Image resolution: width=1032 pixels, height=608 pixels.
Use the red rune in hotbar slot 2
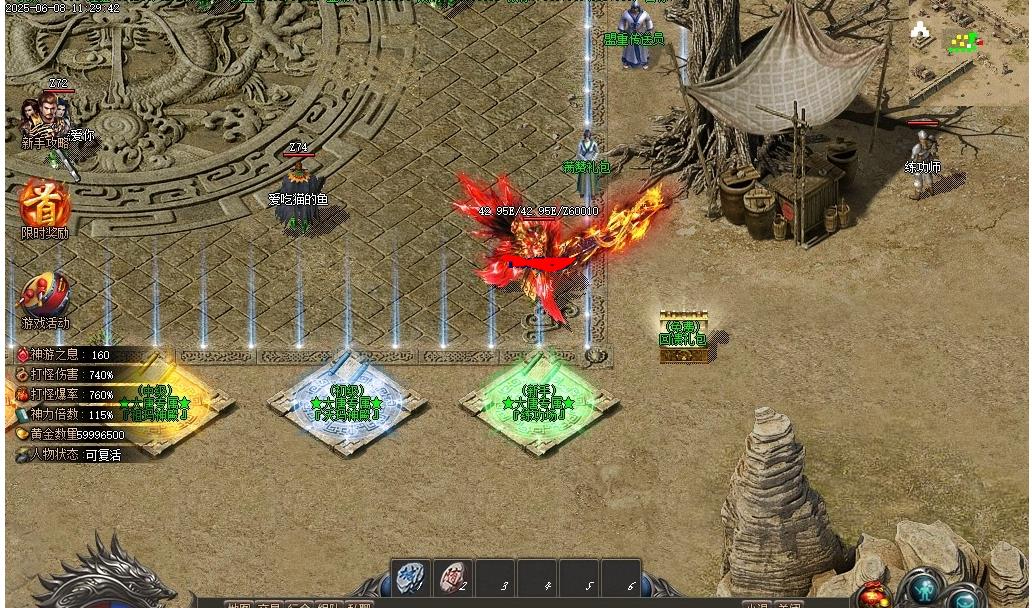point(453,577)
